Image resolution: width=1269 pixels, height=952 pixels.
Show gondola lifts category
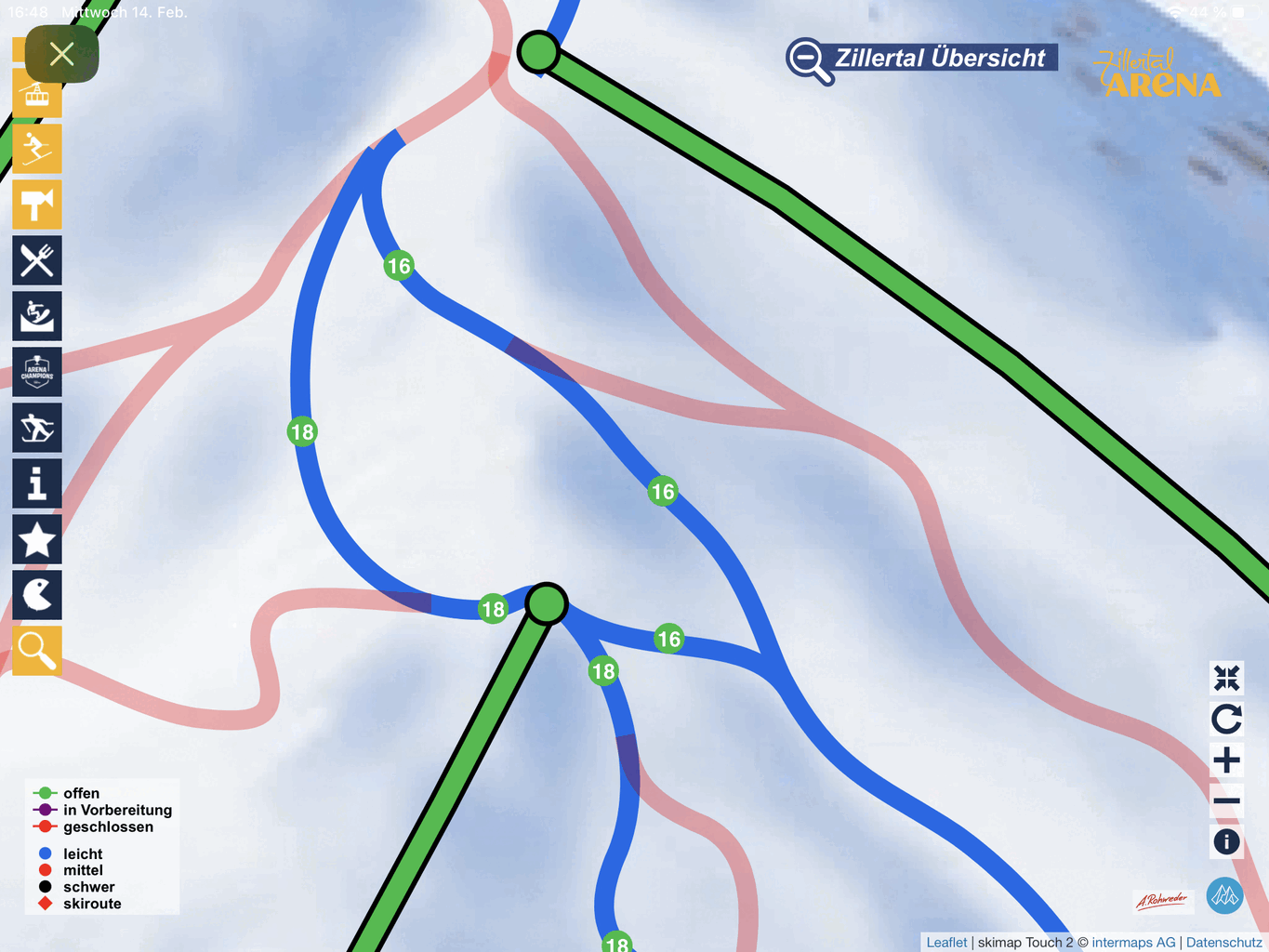[x=37, y=95]
